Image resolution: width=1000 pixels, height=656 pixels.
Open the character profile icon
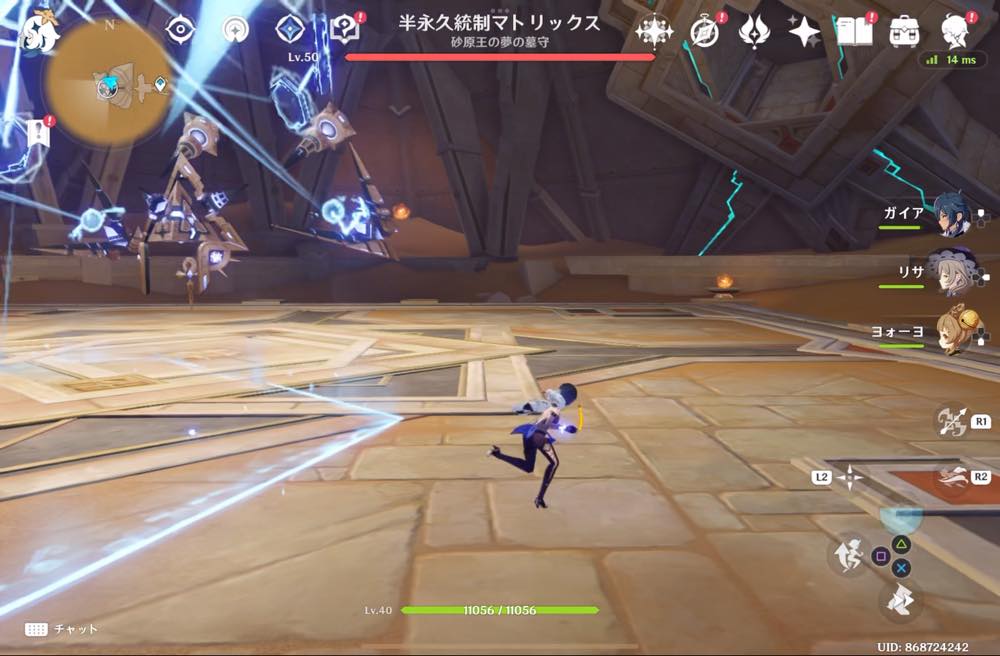point(956,30)
